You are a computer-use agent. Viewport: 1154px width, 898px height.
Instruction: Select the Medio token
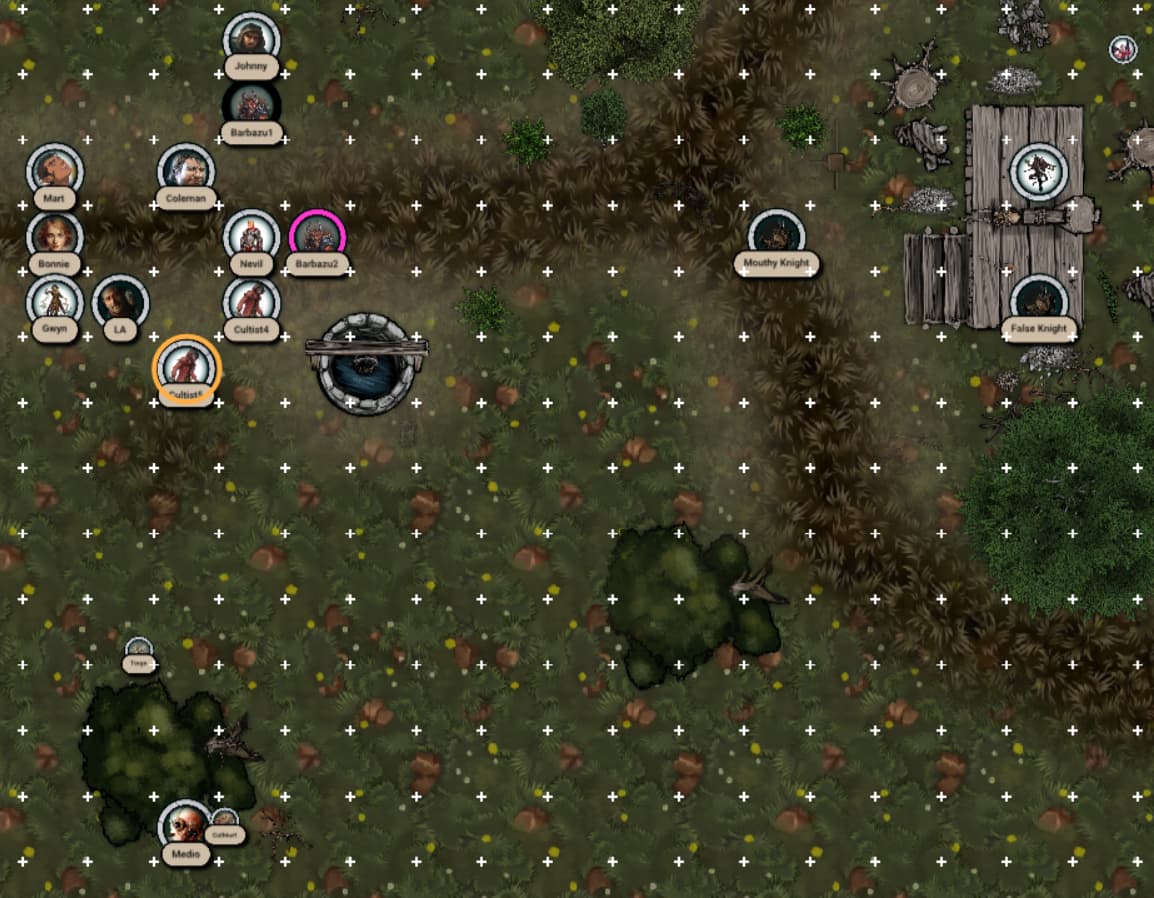click(186, 826)
